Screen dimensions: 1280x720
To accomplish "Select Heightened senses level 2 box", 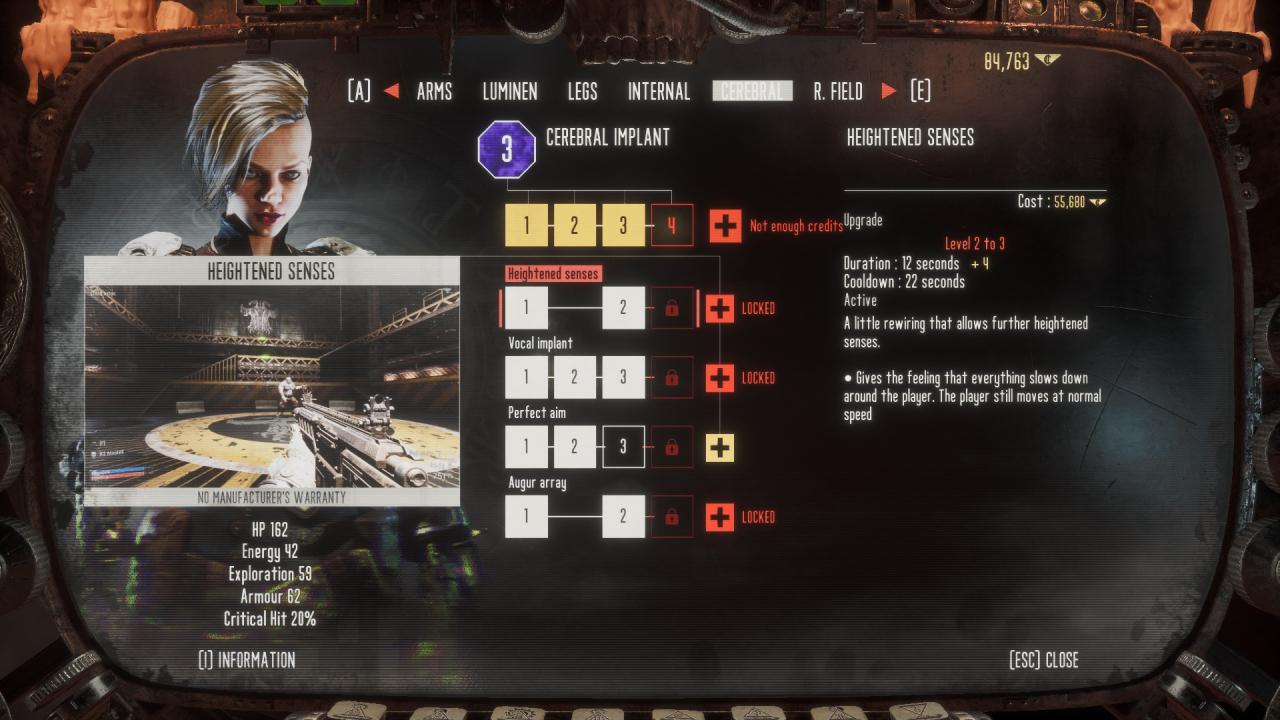I will coord(623,308).
